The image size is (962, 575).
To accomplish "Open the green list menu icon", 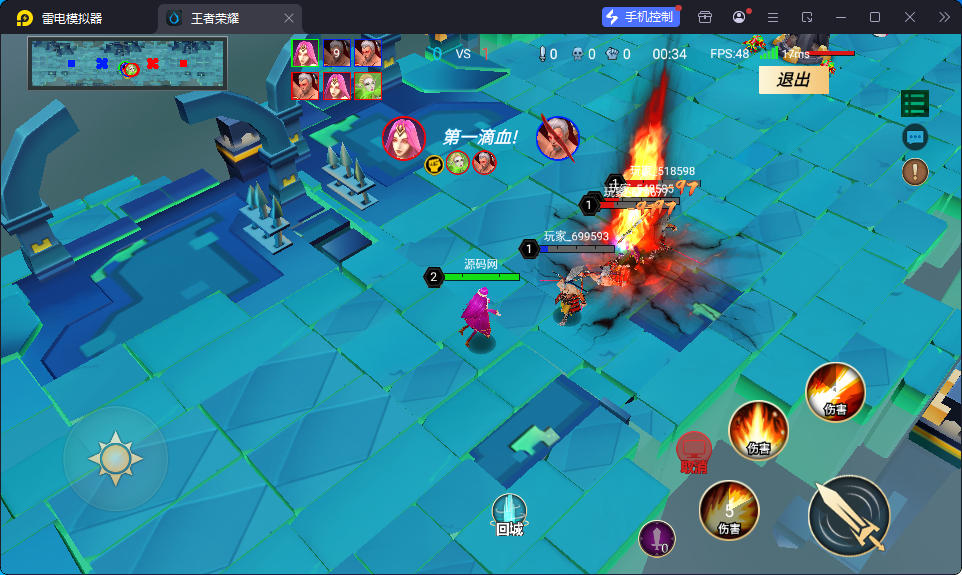I will point(914,103).
